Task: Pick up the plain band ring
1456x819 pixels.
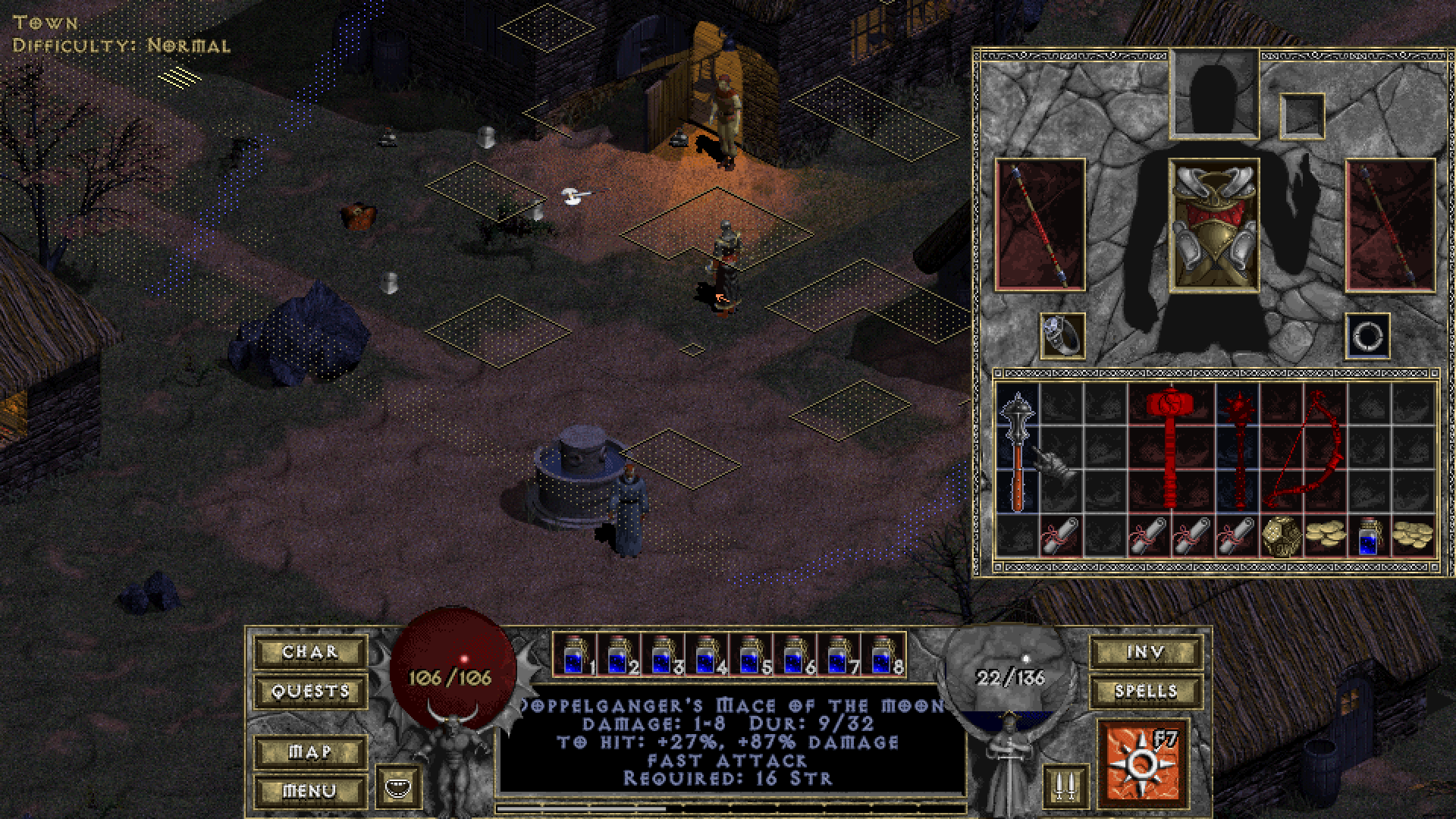Action: tap(1368, 336)
